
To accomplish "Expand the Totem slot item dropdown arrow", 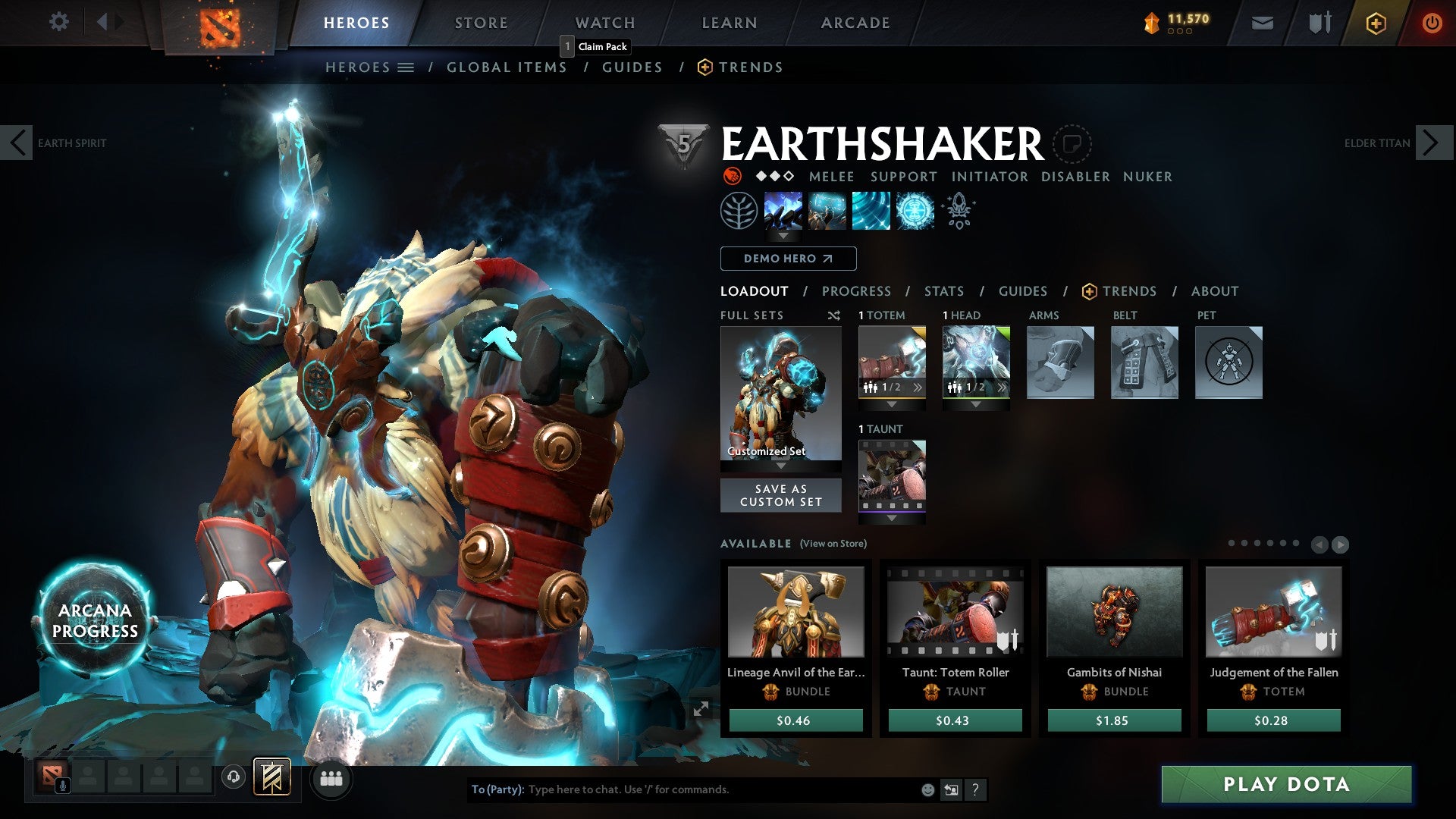I will pos(892,404).
